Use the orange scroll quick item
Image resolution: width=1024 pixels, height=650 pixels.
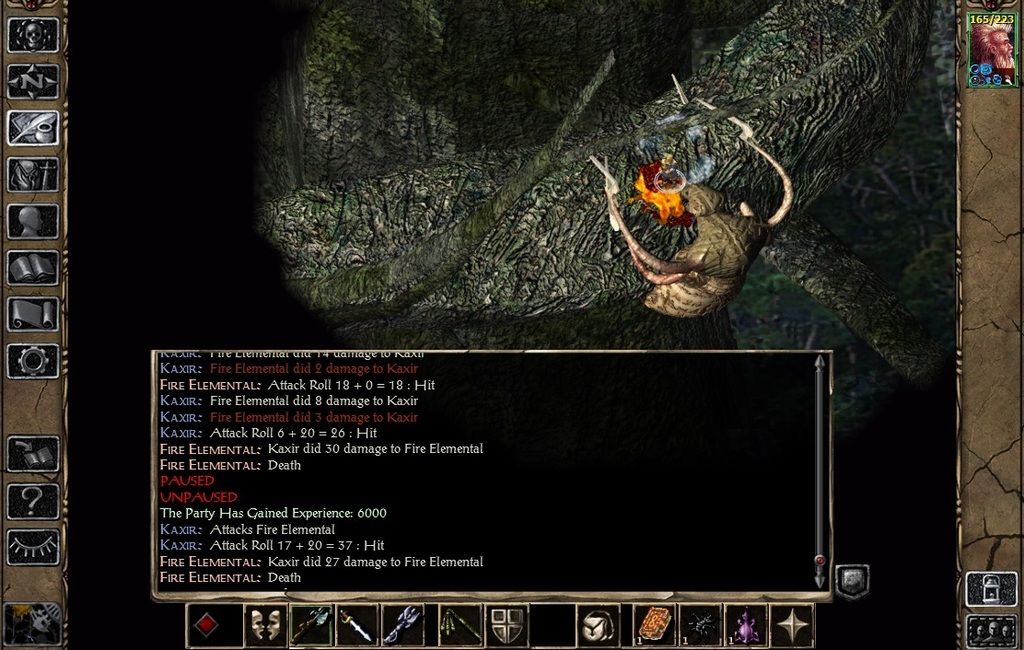click(x=656, y=625)
